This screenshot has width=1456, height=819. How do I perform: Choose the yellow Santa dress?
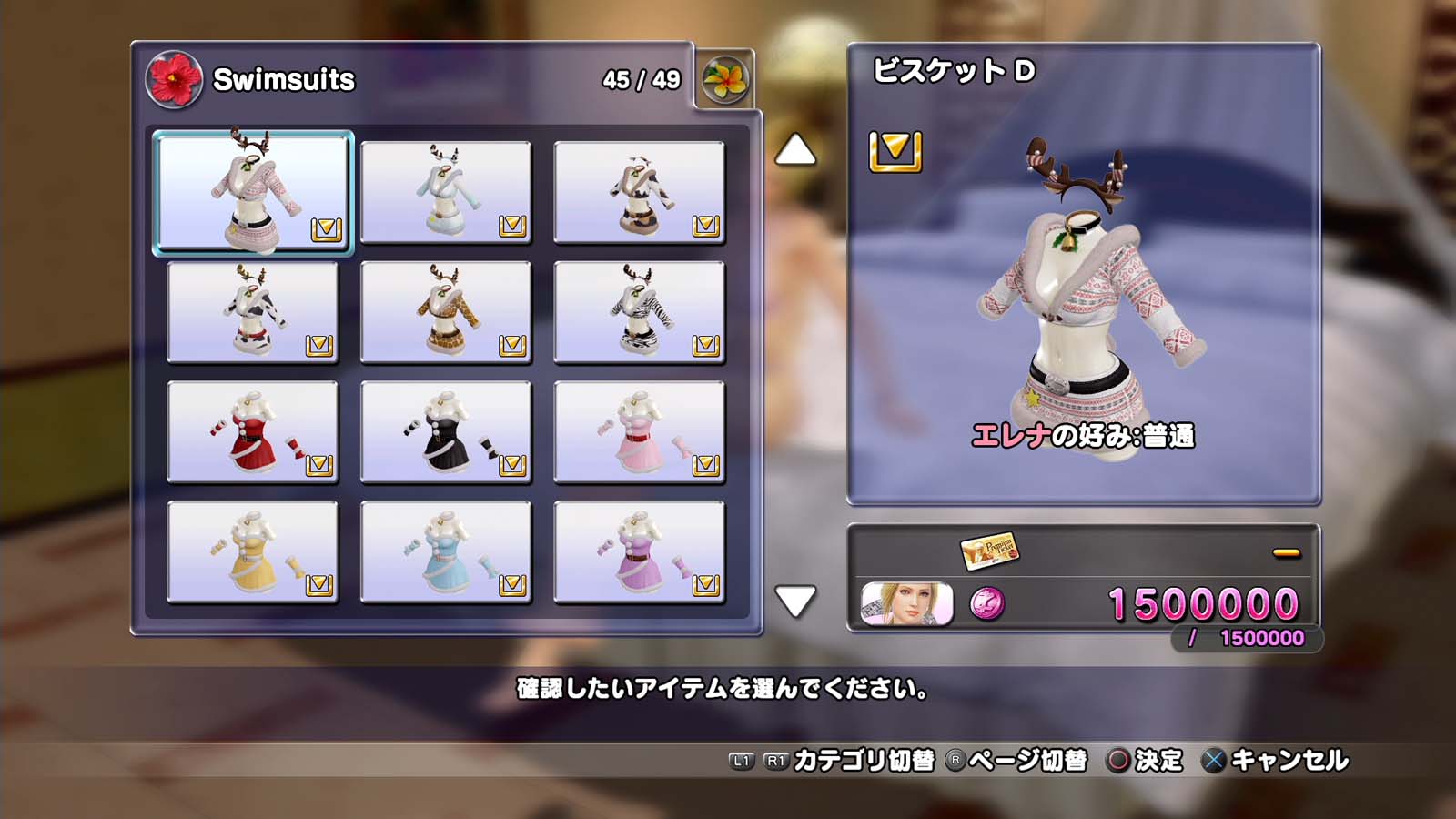[x=253, y=552]
